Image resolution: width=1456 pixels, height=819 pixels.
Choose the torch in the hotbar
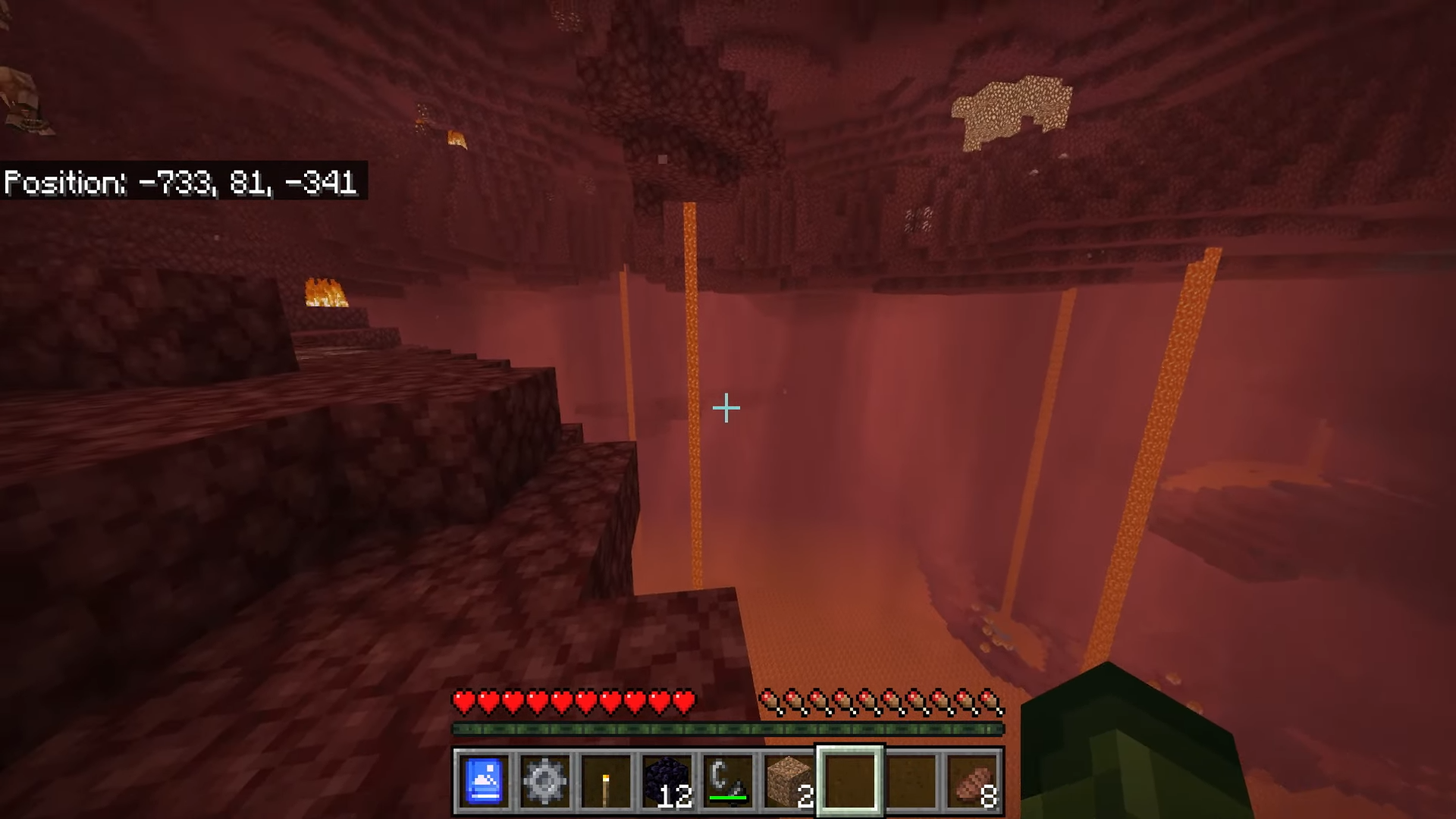tap(606, 781)
